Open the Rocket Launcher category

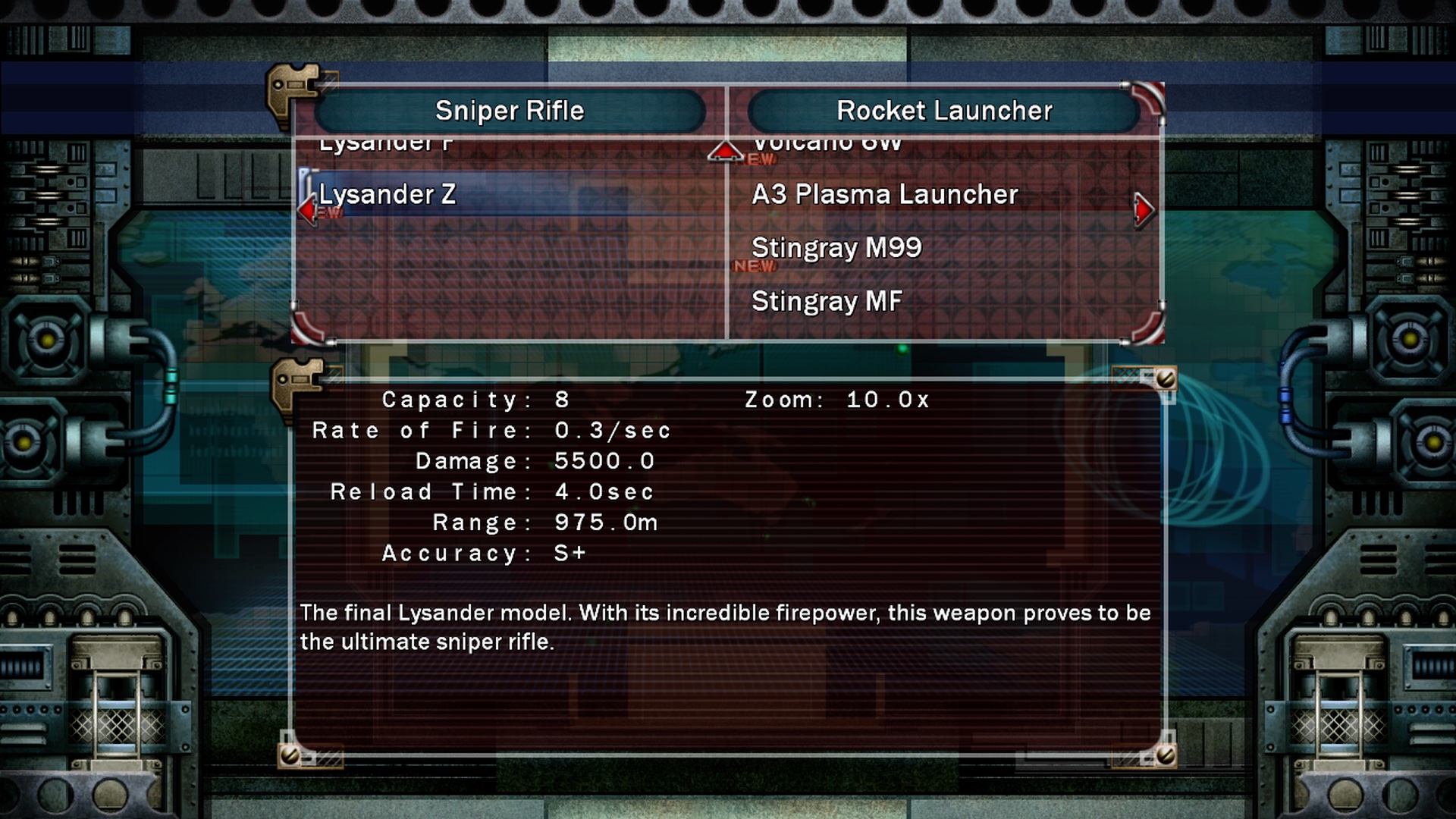pyautogui.click(x=944, y=111)
